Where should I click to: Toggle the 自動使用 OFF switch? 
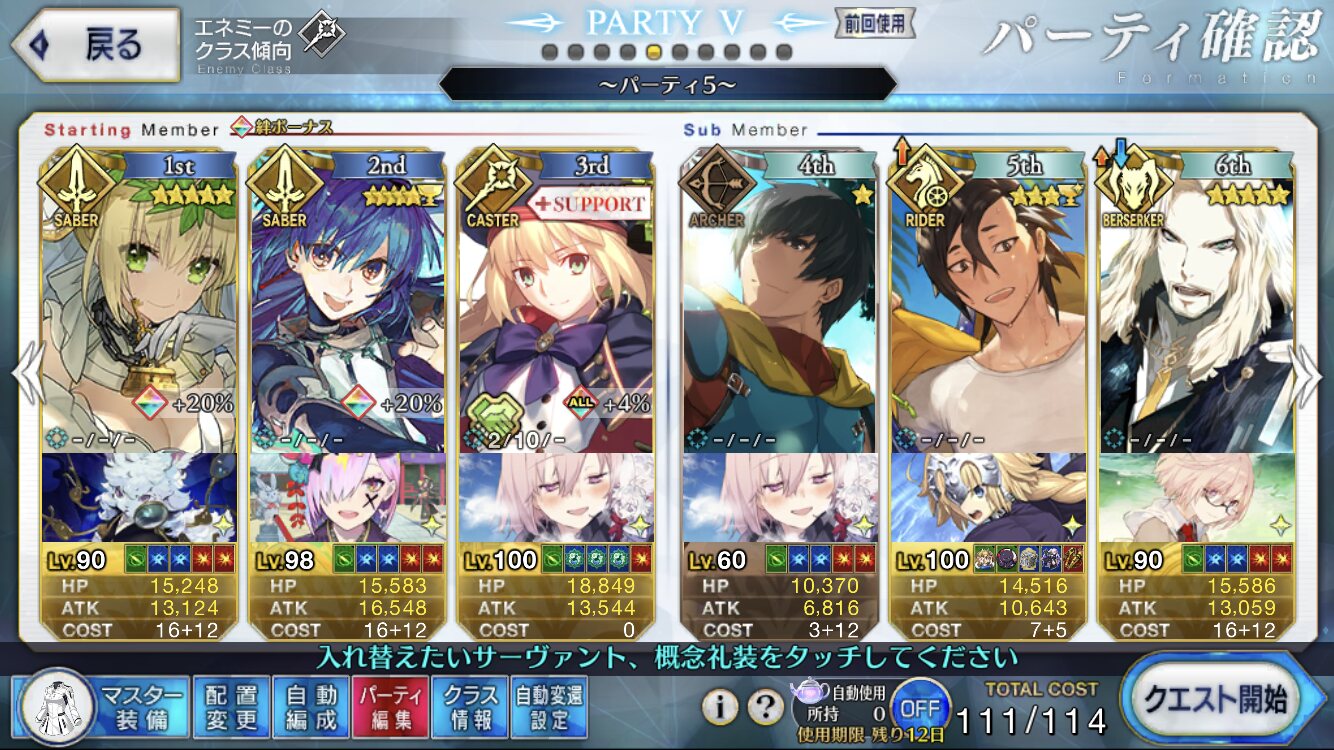tap(919, 706)
